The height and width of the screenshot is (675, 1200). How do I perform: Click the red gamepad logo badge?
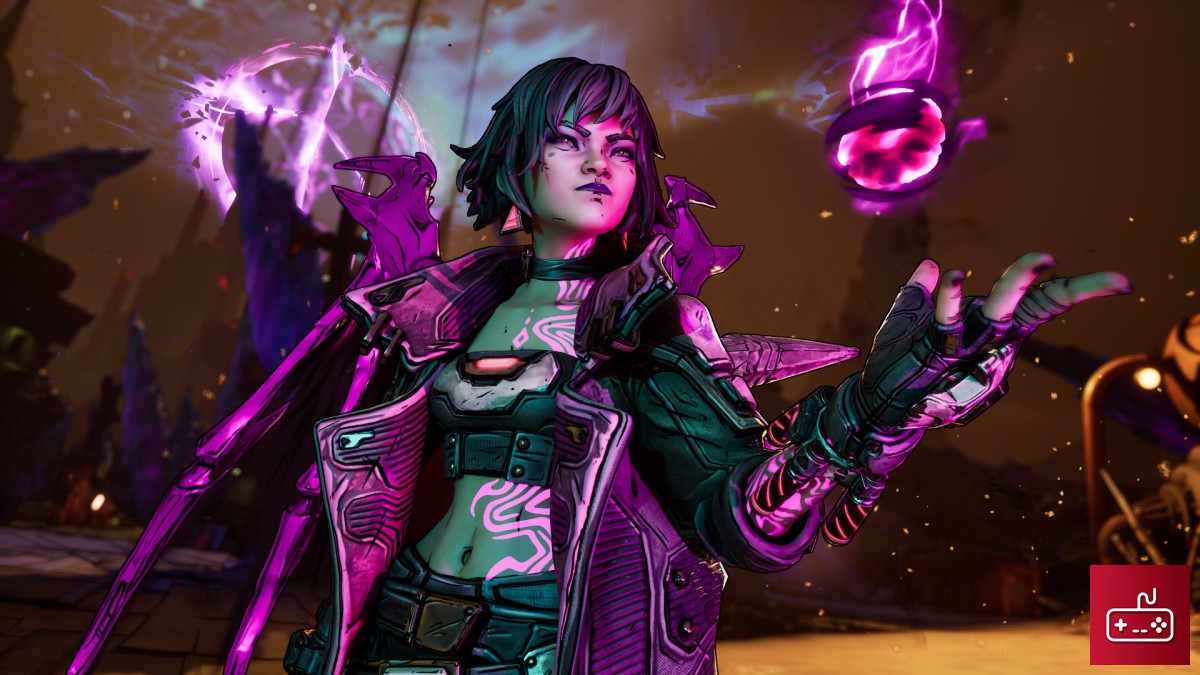tap(1139, 614)
